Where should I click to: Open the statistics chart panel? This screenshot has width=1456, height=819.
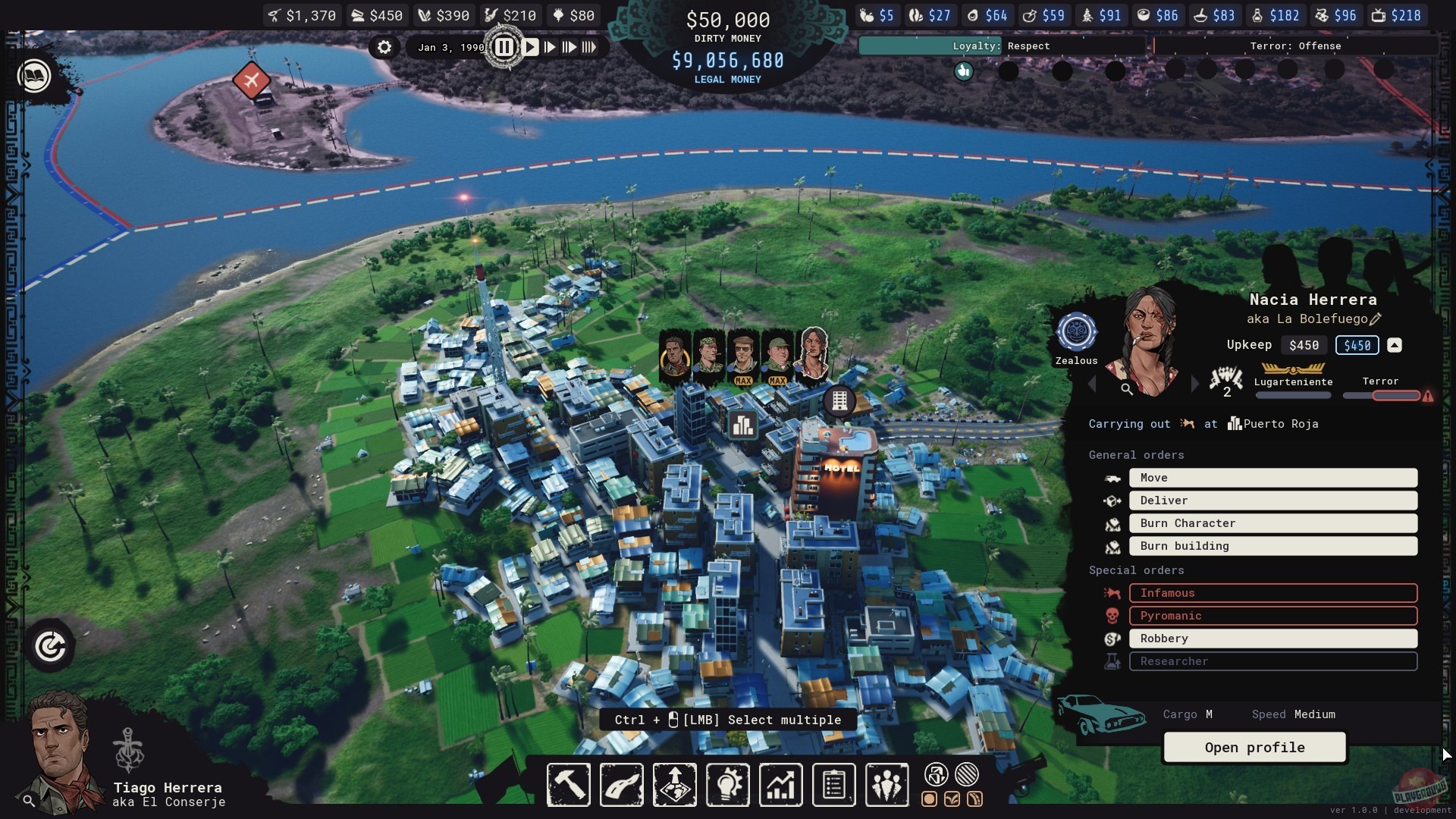click(x=780, y=785)
